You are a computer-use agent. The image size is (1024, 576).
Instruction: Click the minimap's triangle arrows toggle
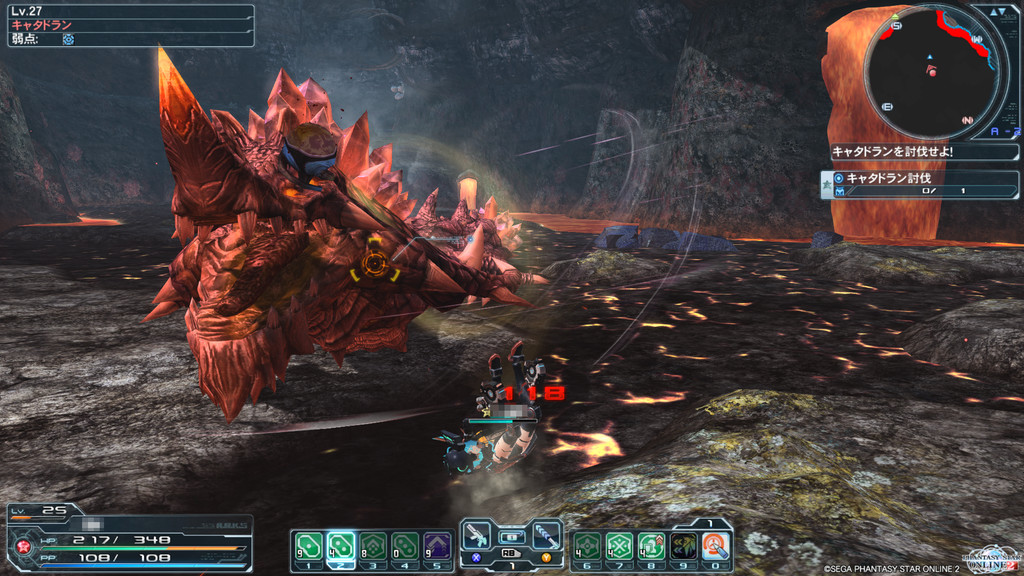(999, 11)
